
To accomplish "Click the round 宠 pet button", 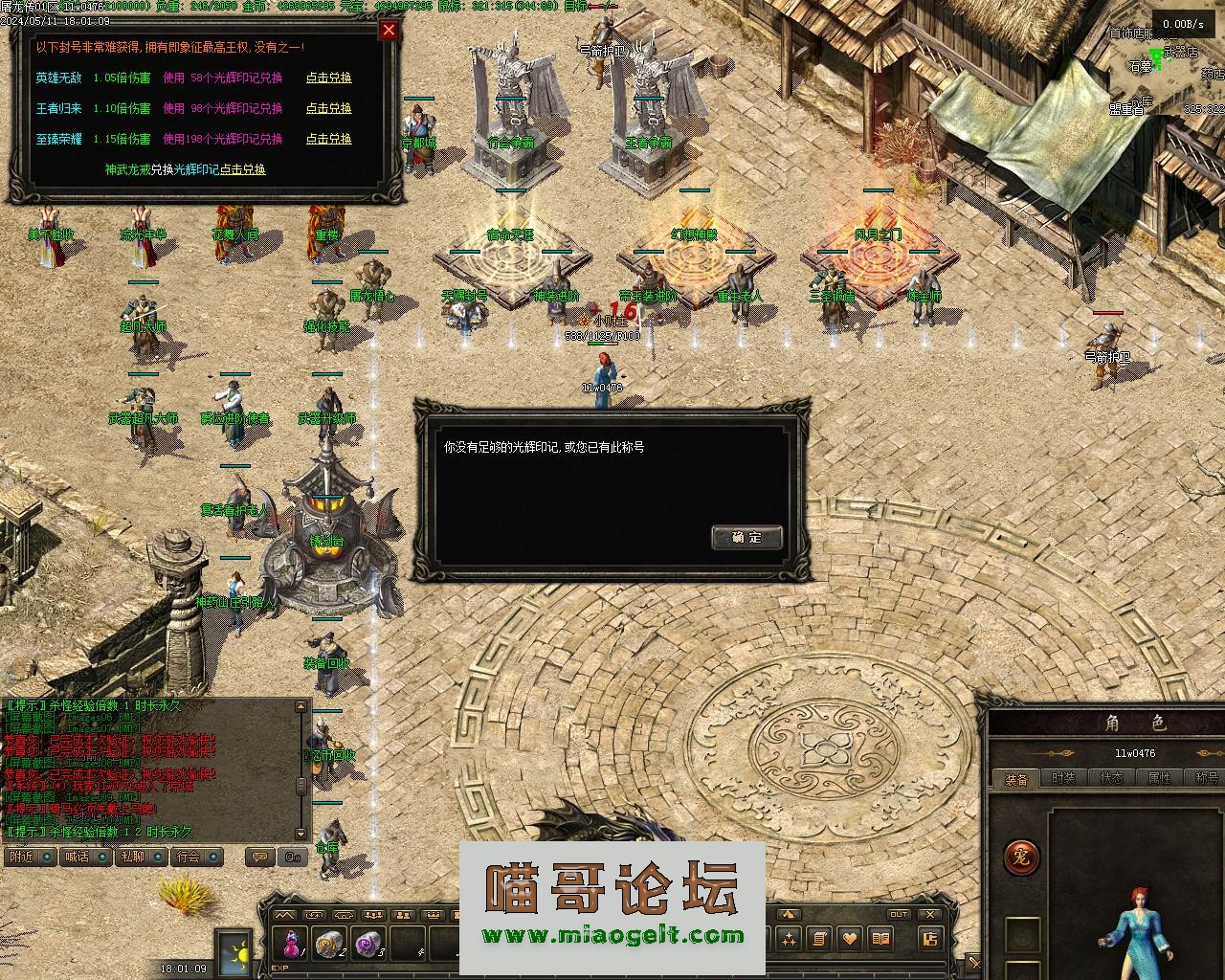I will (1021, 857).
